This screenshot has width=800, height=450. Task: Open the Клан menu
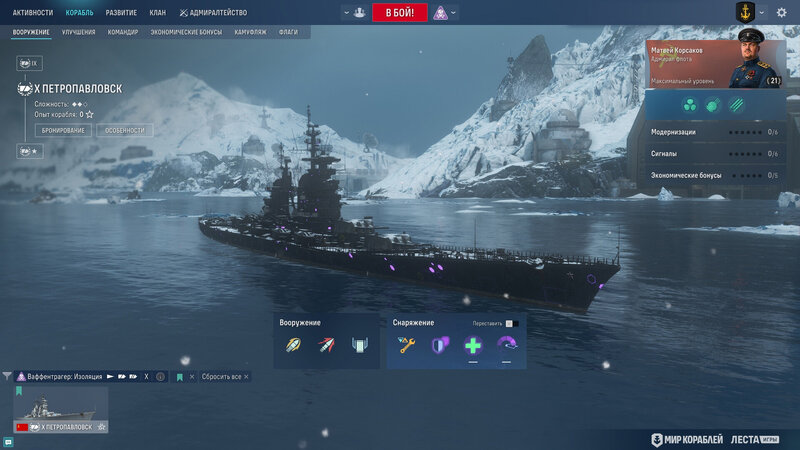[158, 13]
